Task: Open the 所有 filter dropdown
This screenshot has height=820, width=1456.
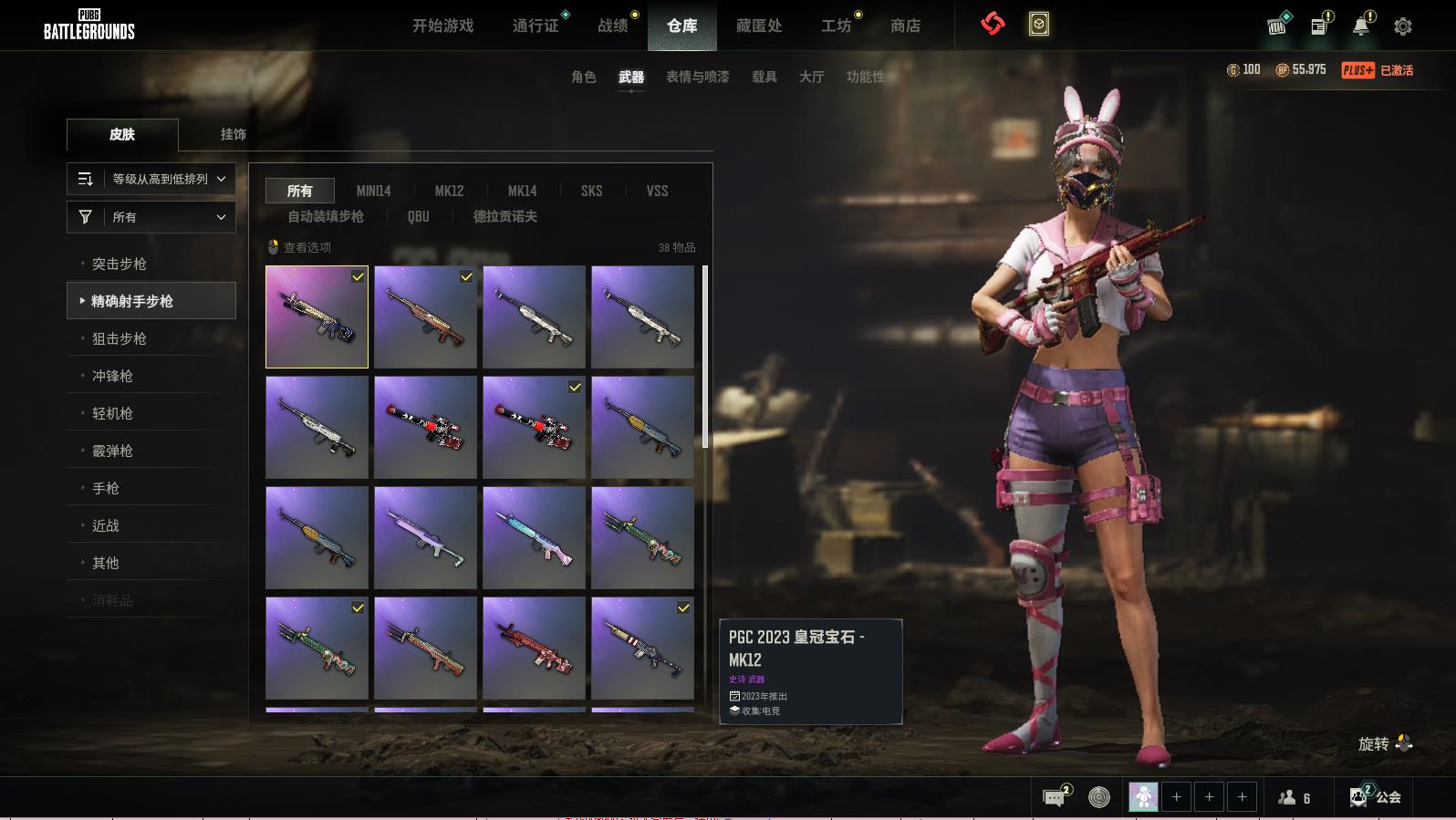Action: 151,217
